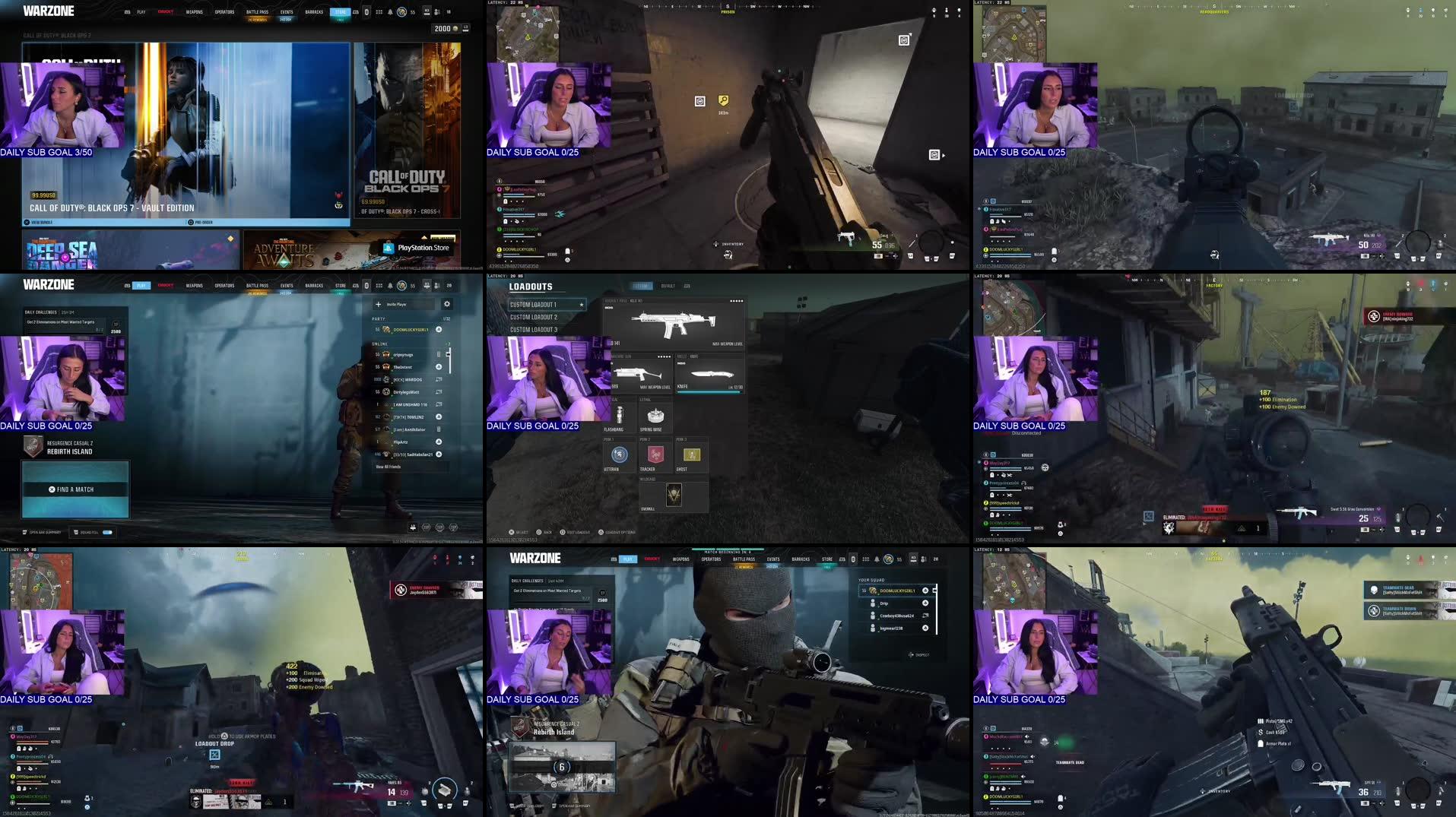
Task: Switch to the DEFAULT loadouts tab
Action: [668, 286]
